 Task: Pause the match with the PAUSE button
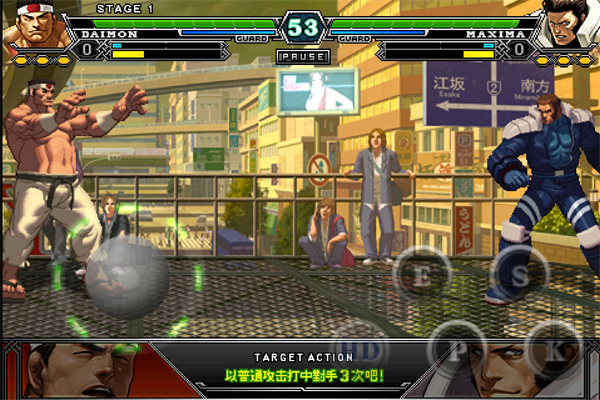click(x=301, y=57)
